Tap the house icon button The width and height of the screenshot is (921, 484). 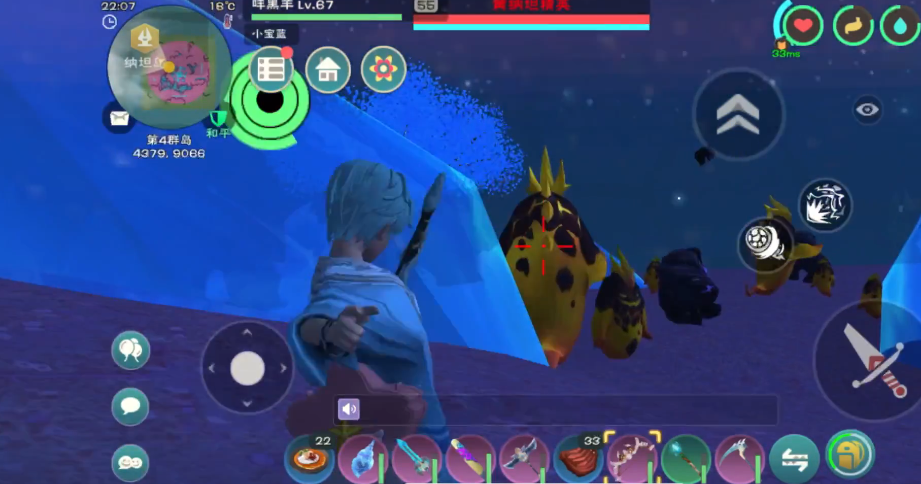pos(327,70)
